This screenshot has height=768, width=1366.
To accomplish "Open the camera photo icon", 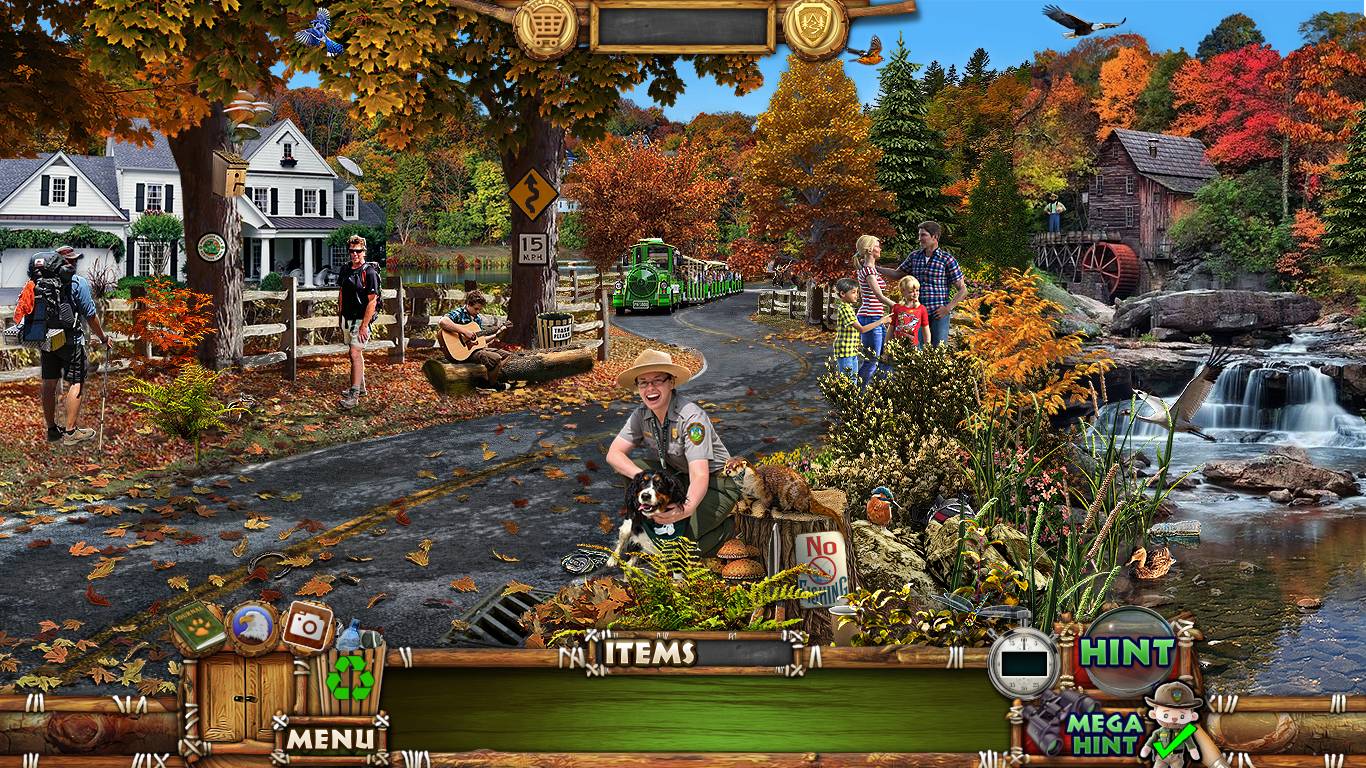I will point(307,626).
